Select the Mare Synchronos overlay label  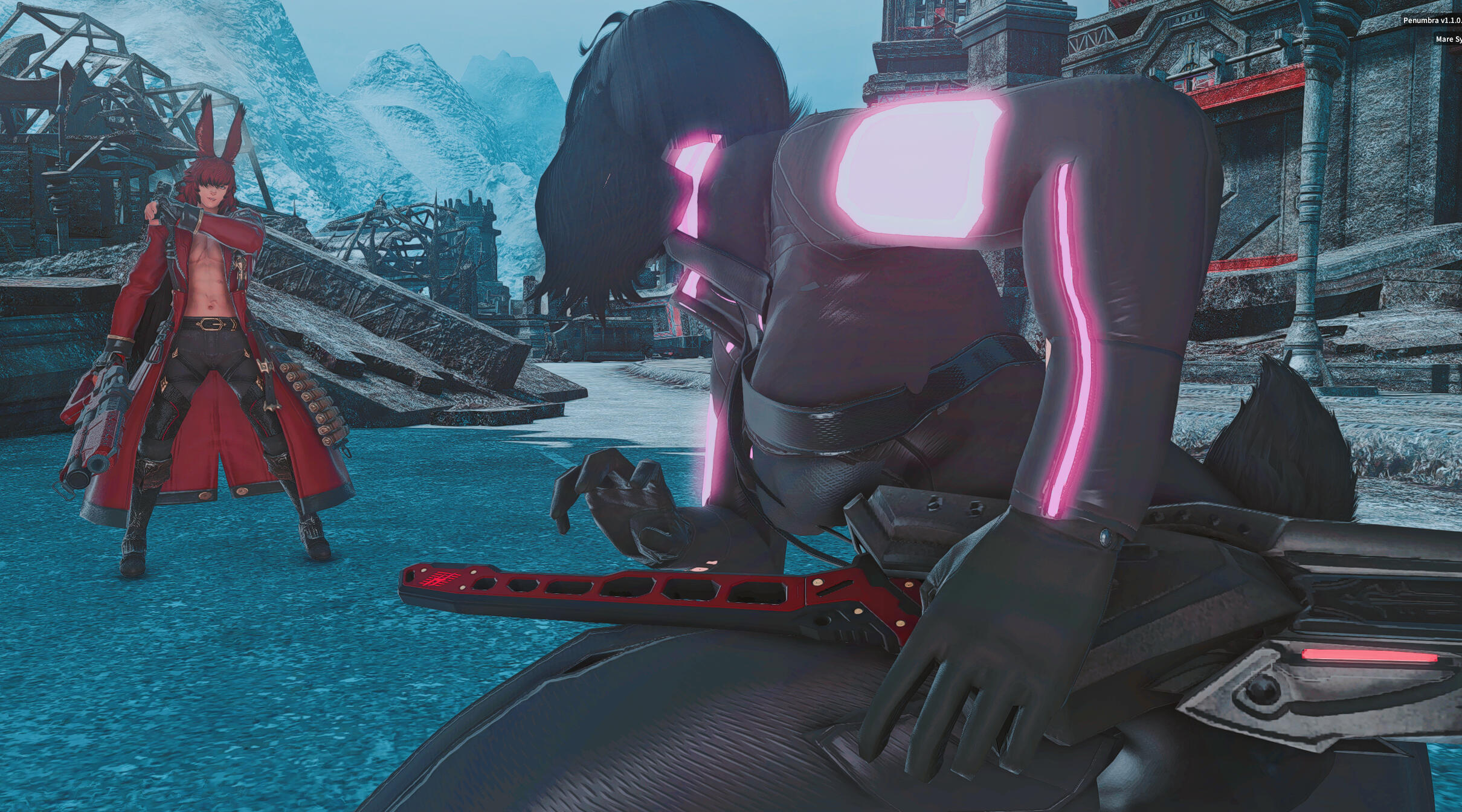point(1448,39)
